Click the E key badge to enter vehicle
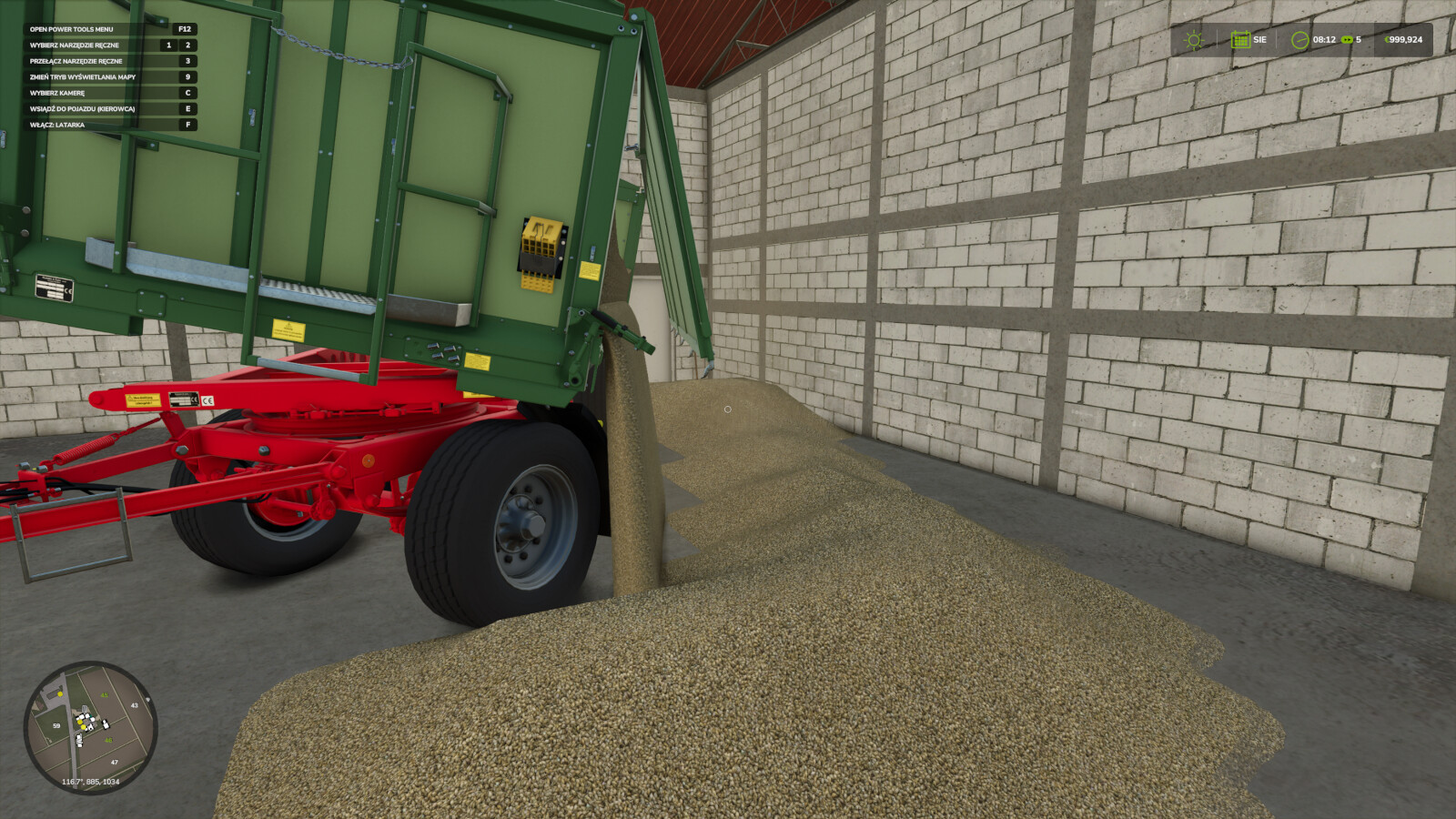The height and width of the screenshot is (819, 1456). click(x=188, y=110)
